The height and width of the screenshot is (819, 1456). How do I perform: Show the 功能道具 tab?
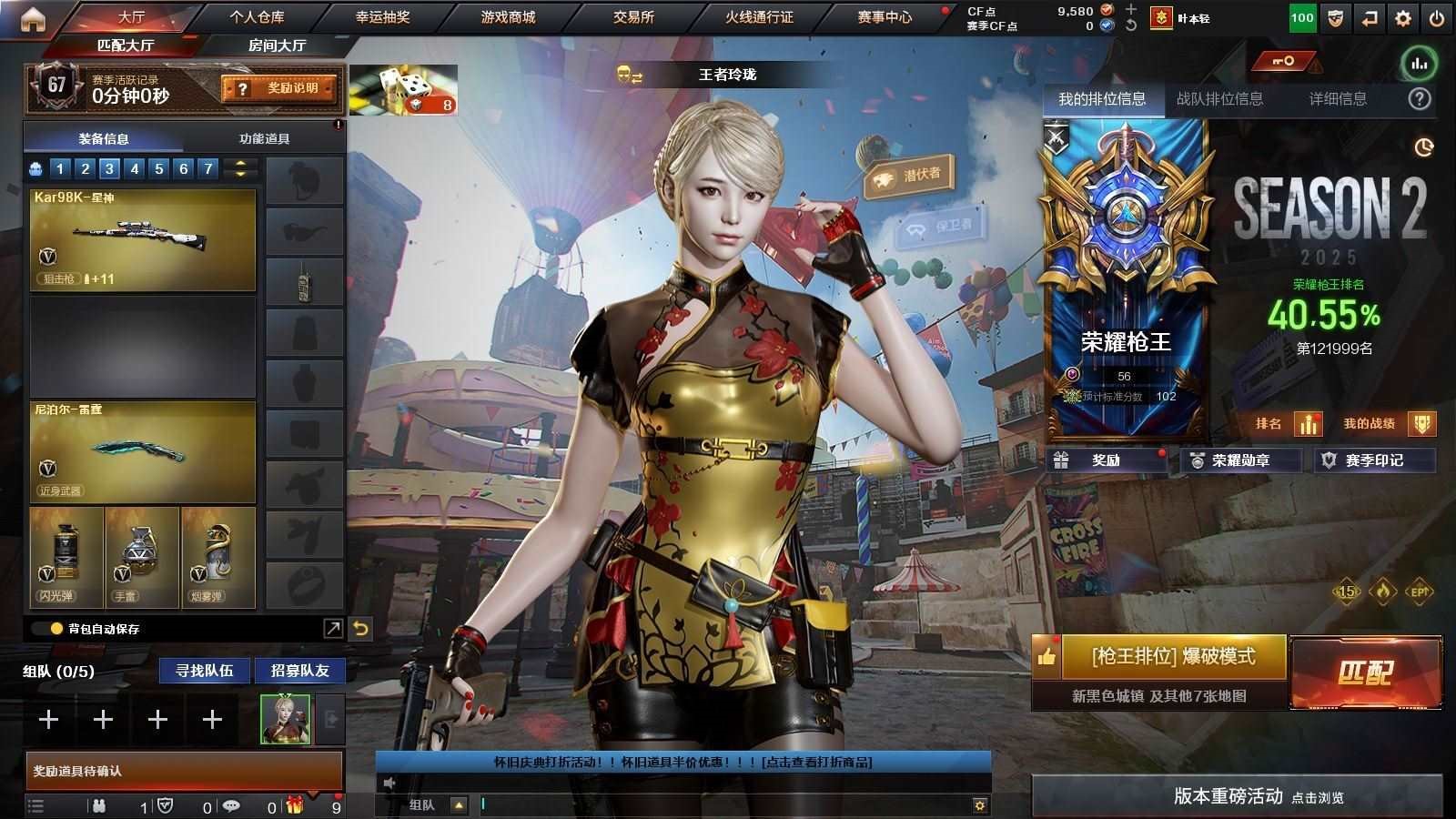click(265, 138)
